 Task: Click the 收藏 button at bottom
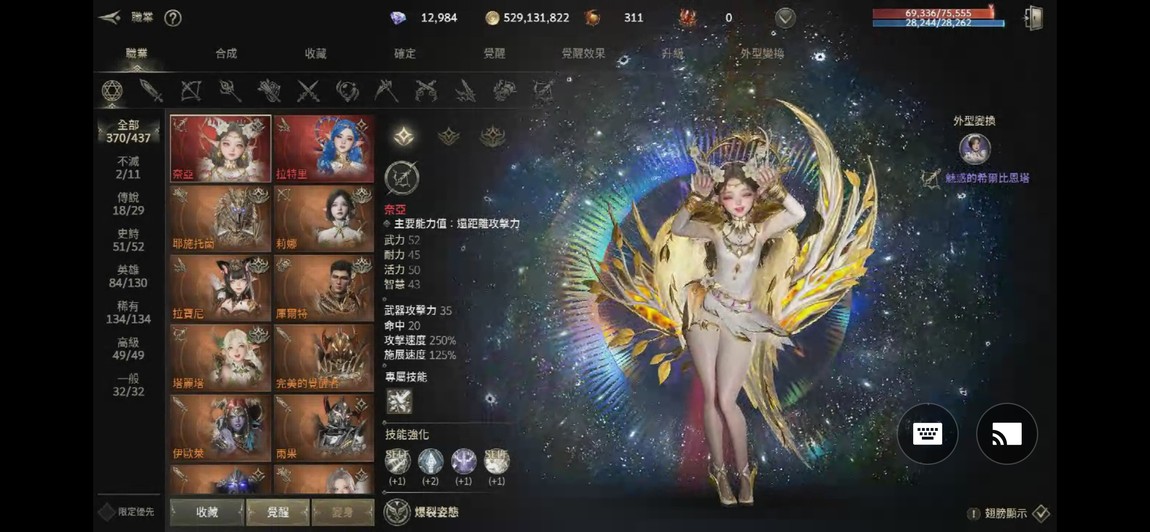(x=207, y=512)
